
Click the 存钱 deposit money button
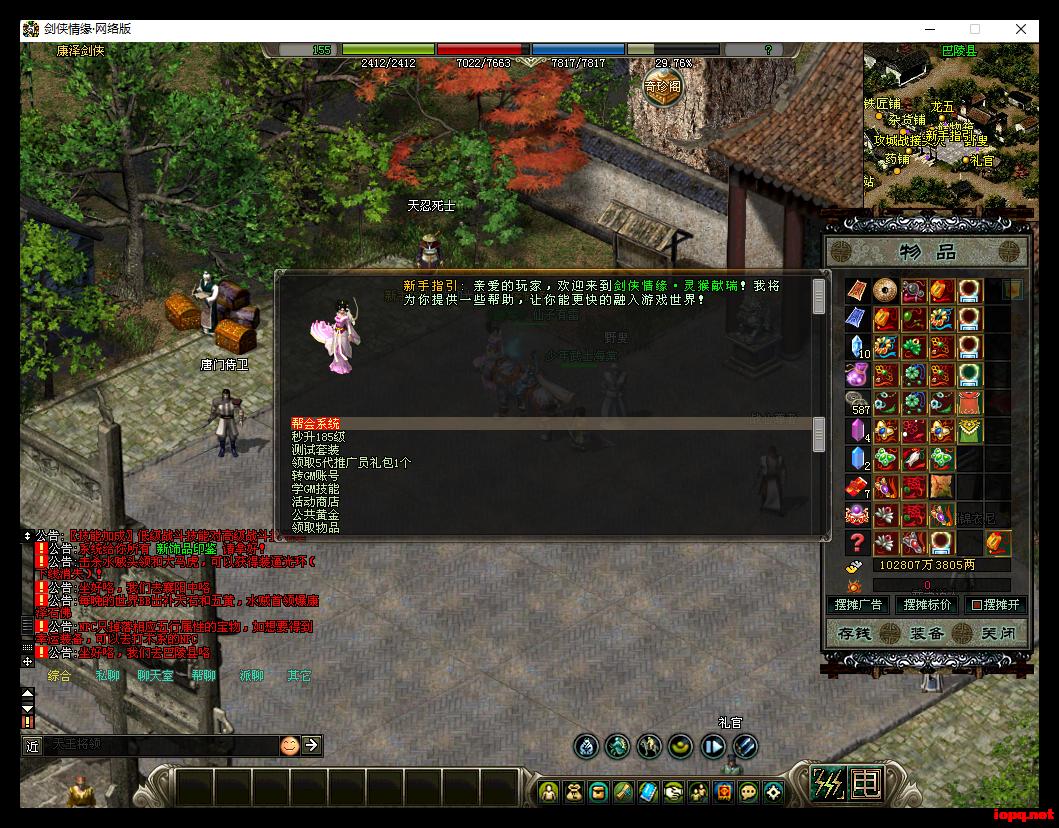point(856,634)
